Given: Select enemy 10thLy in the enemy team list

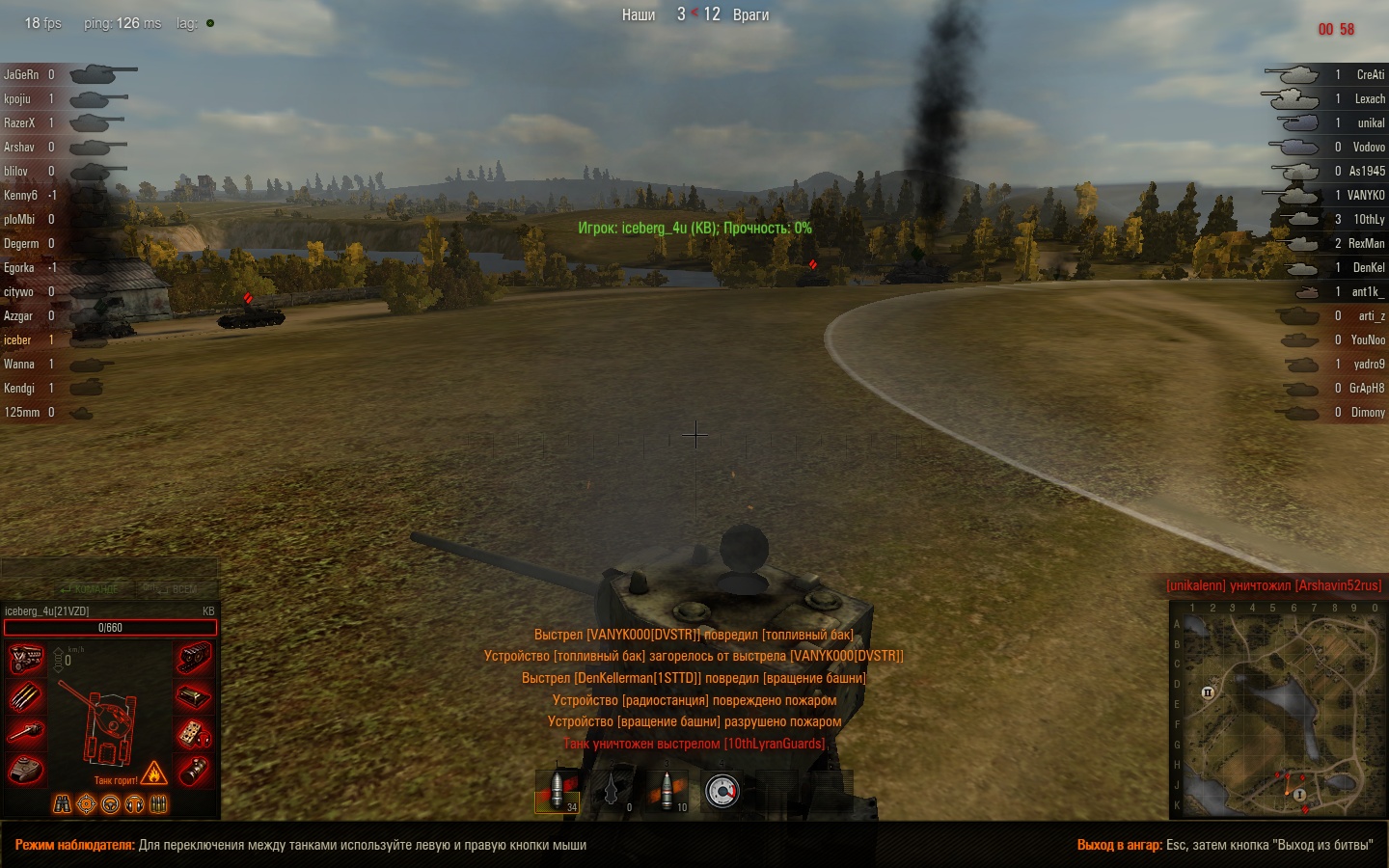Looking at the screenshot, I should tap(1368, 219).
